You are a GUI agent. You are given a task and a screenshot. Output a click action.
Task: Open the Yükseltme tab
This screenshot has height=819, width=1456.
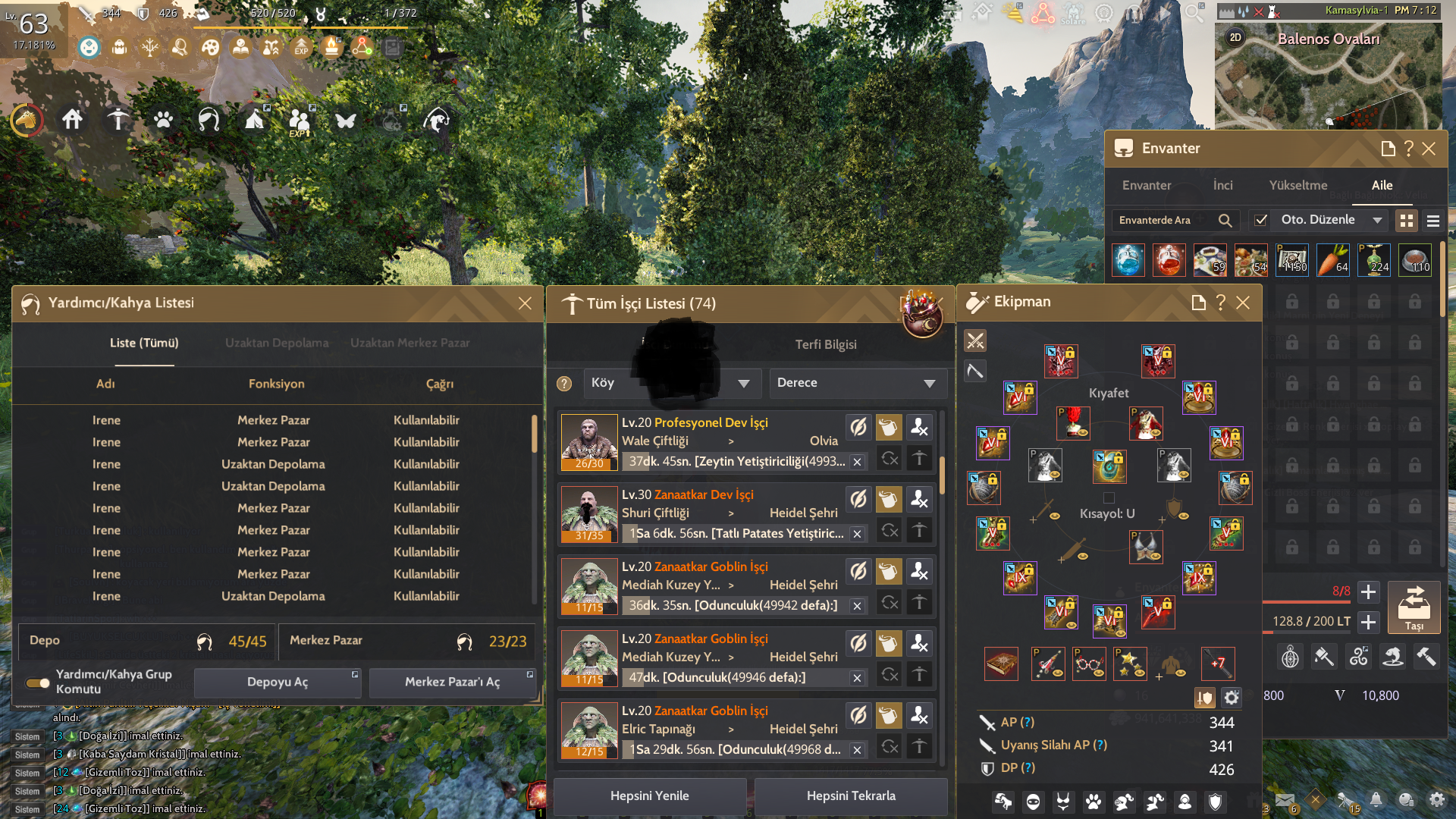[x=1298, y=185]
